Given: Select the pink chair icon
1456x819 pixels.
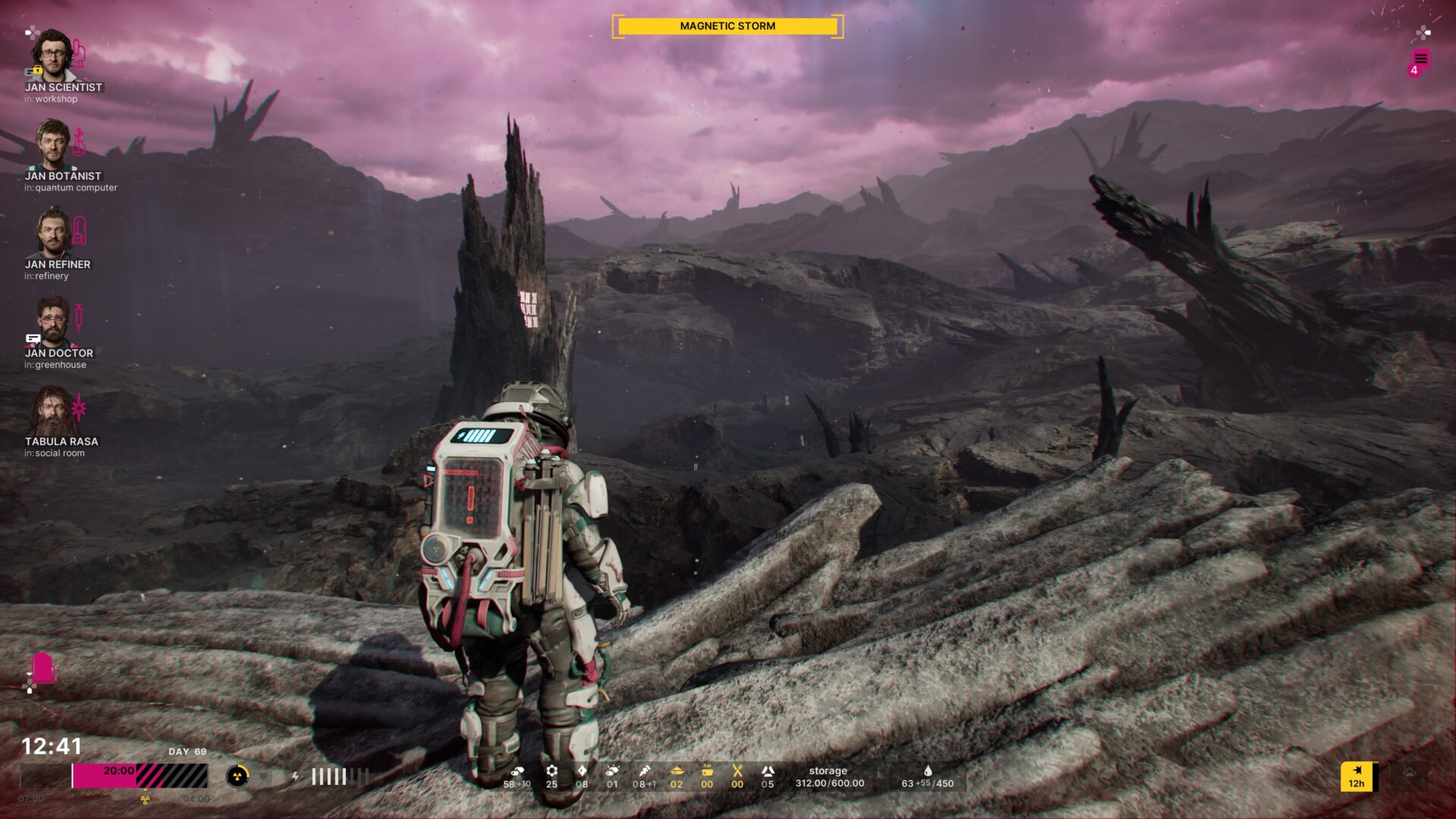Looking at the screenshot, I should 44,668.
